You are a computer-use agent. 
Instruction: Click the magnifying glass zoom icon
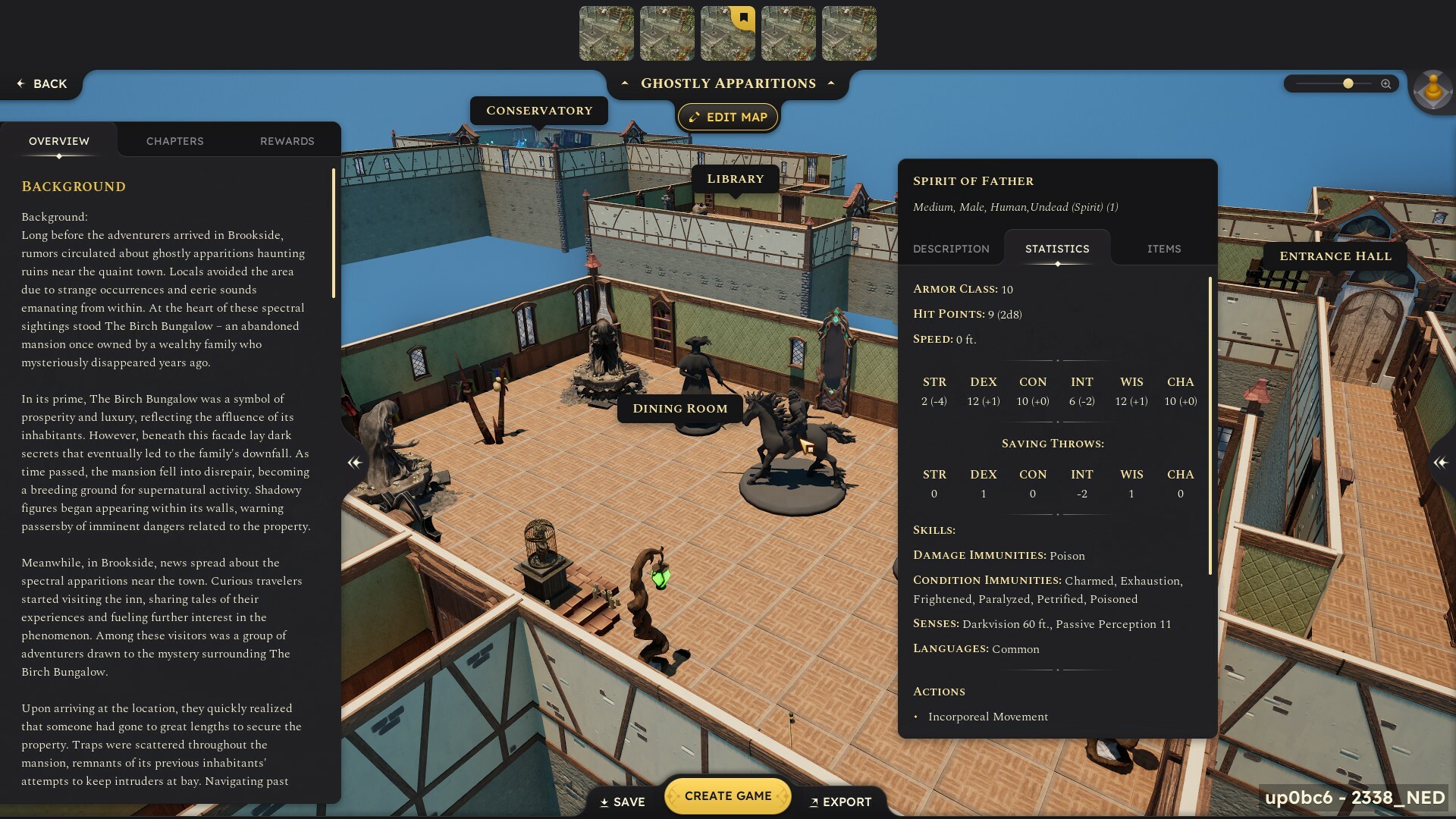1386,84
